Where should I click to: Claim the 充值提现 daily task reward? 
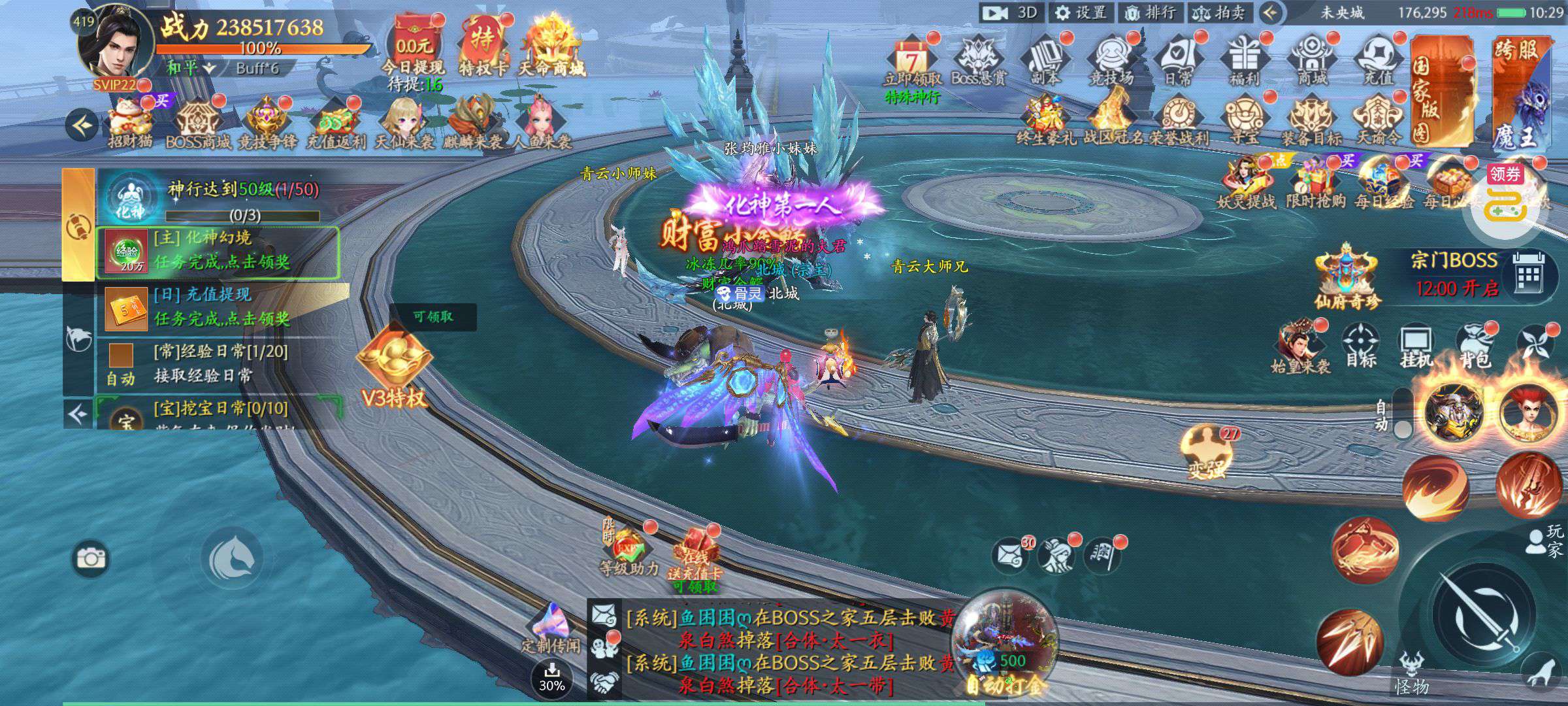tap(221, 307)
